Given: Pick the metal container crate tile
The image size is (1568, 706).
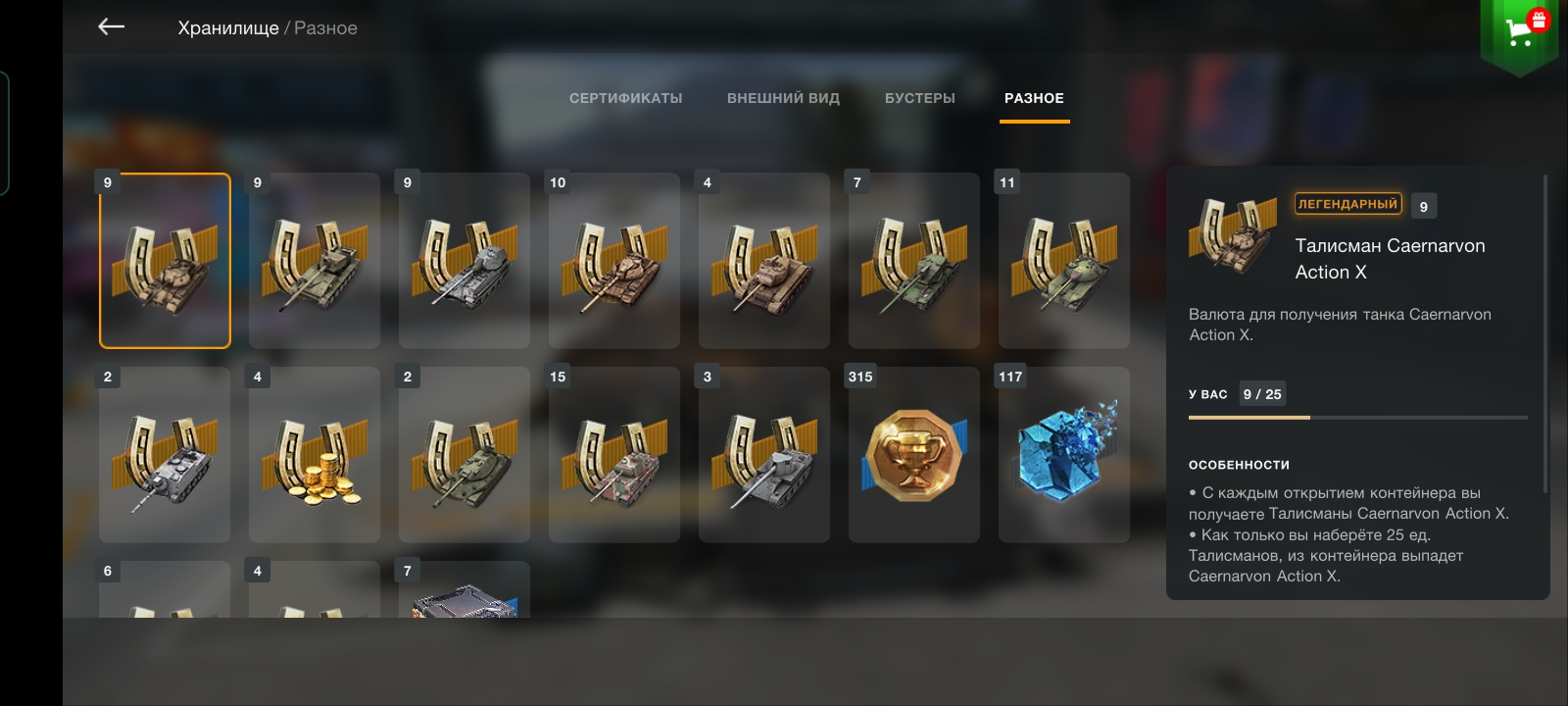Looking at the screenshot, I should pos(465,594).
